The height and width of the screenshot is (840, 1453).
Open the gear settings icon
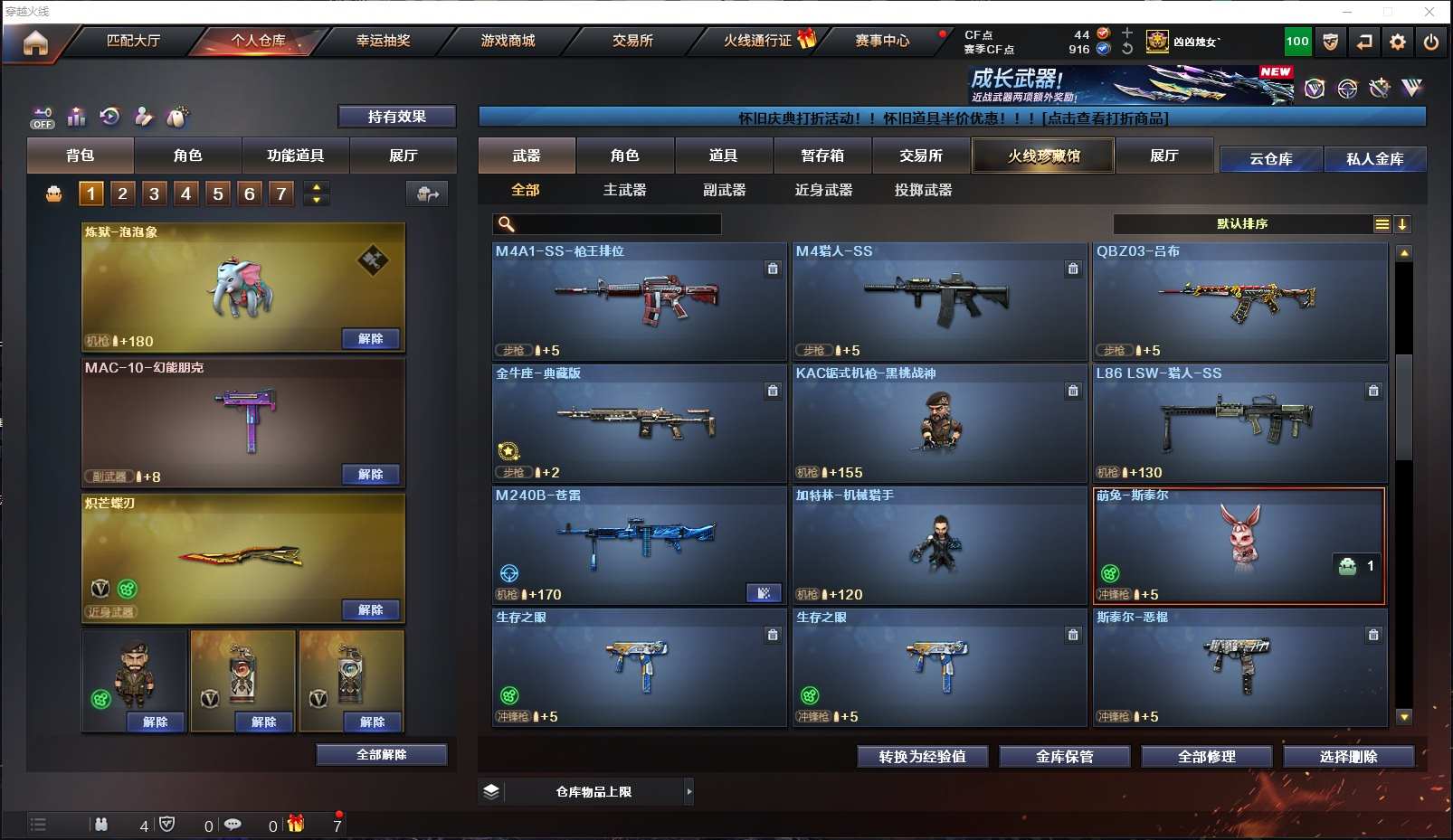[1398, 42]
